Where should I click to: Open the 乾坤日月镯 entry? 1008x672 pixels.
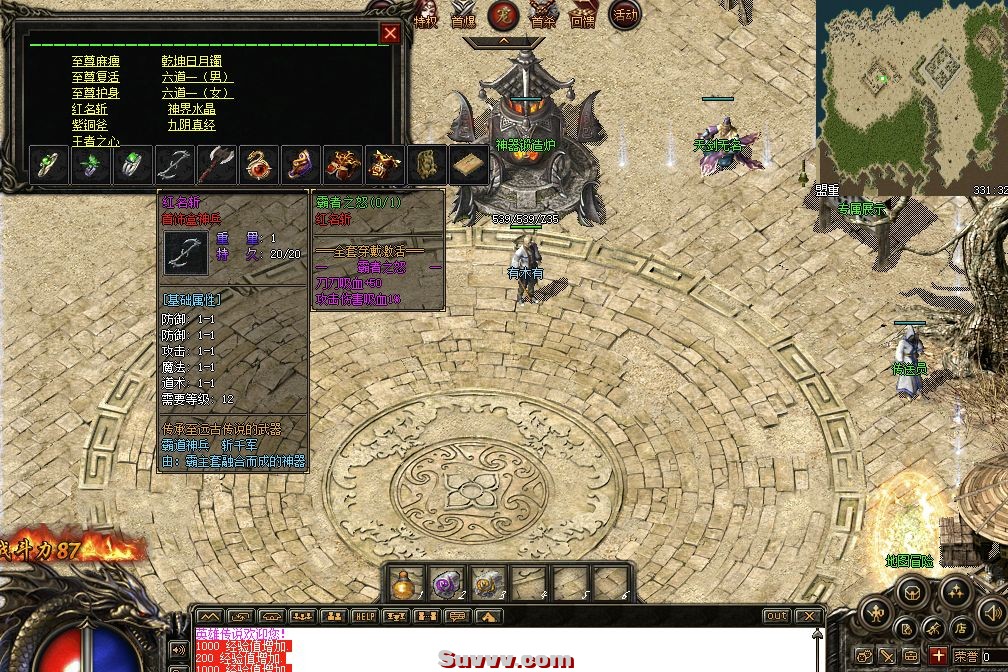coord(198,61)
